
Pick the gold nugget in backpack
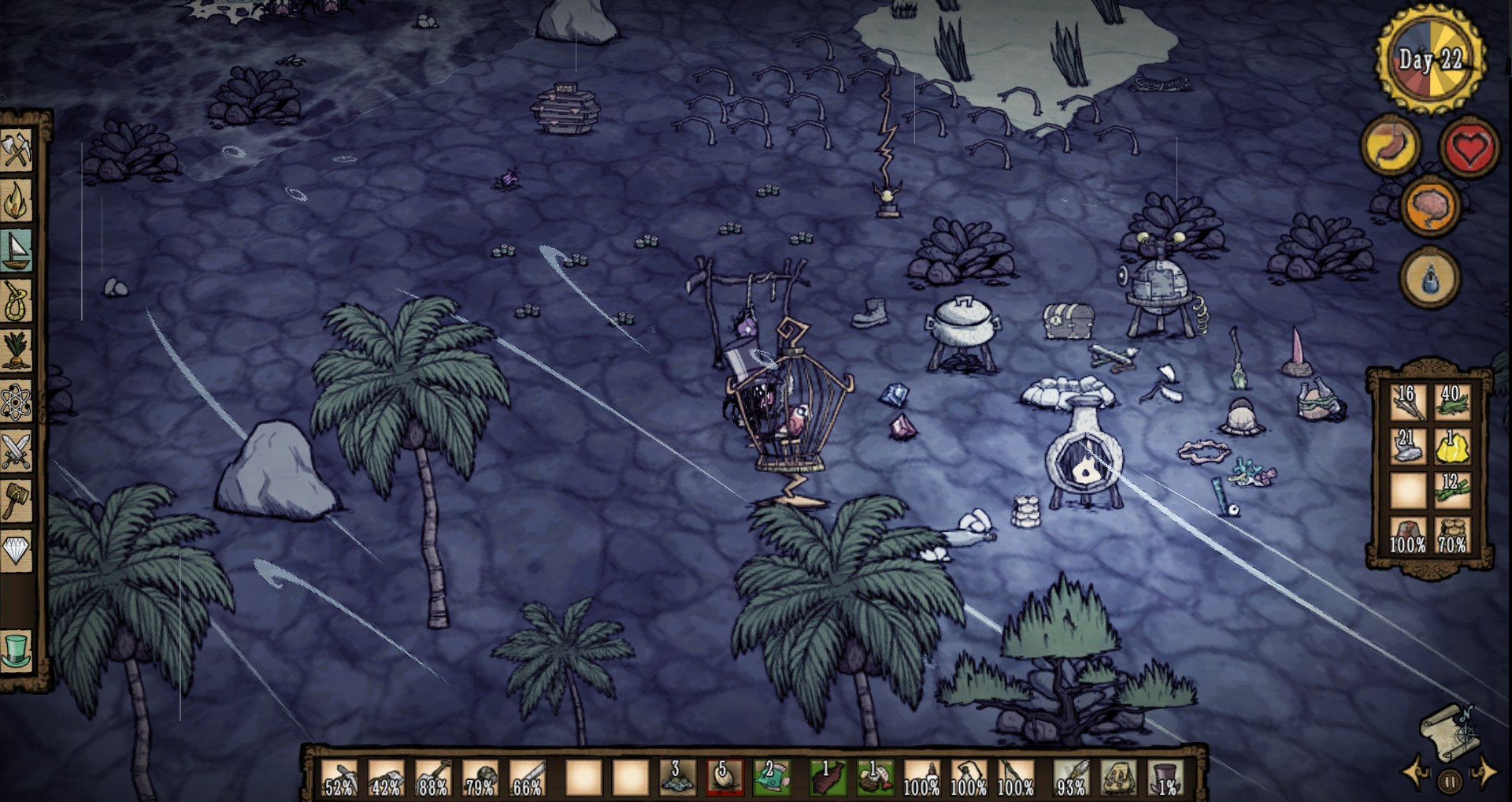(x=1452, y=447)
